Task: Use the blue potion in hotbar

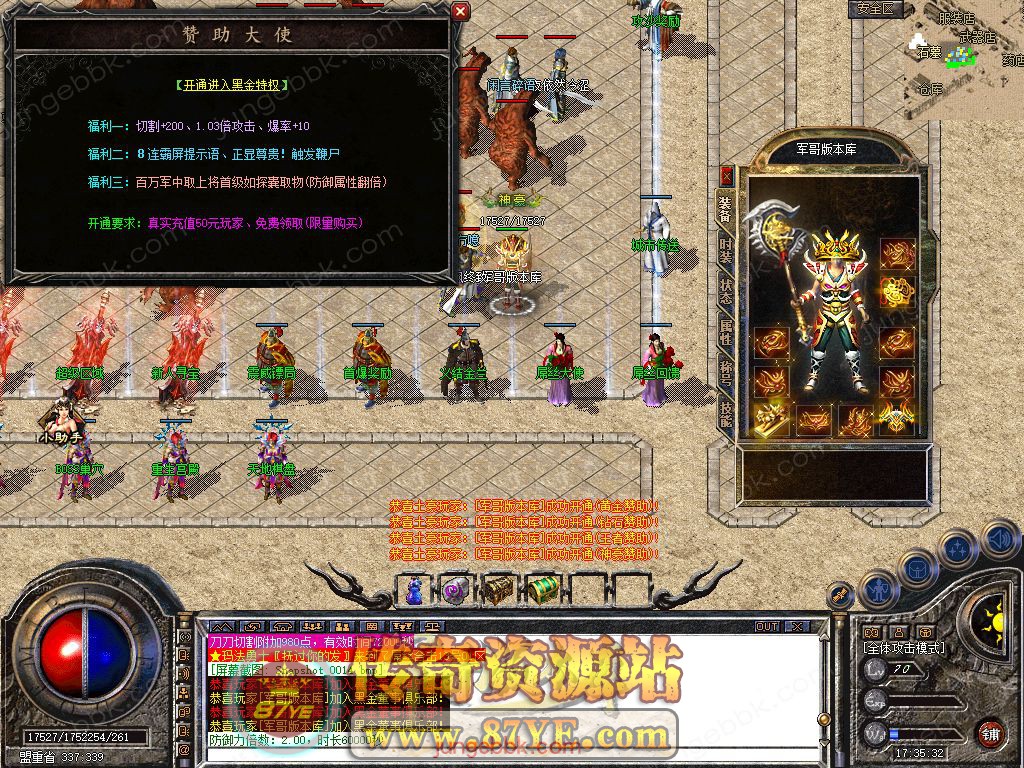Action: pyautogui.click(x=414, y=589)
